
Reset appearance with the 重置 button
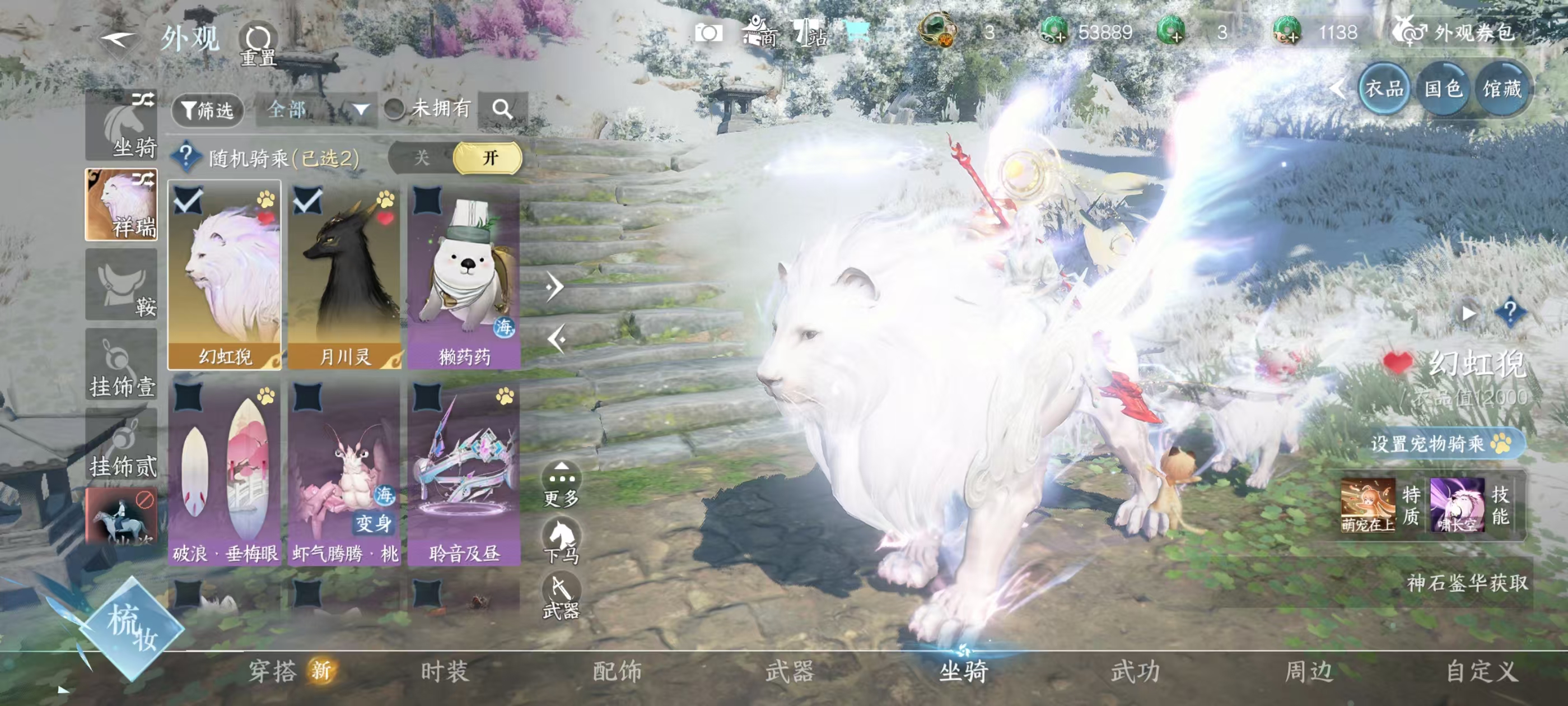coord(258,44)
